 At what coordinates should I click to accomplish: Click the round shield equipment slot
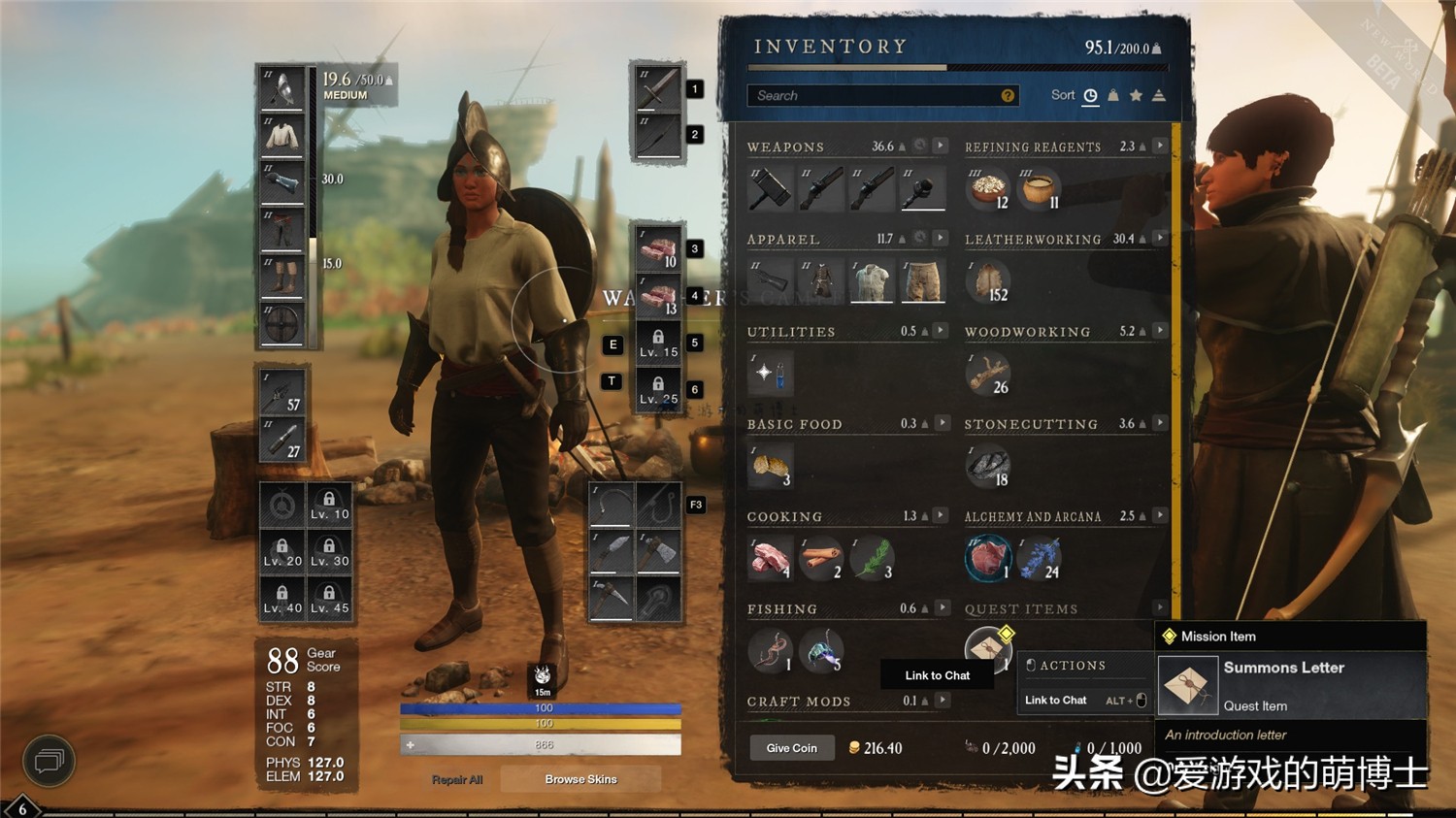pyautogui.click(x=282, y=323)
